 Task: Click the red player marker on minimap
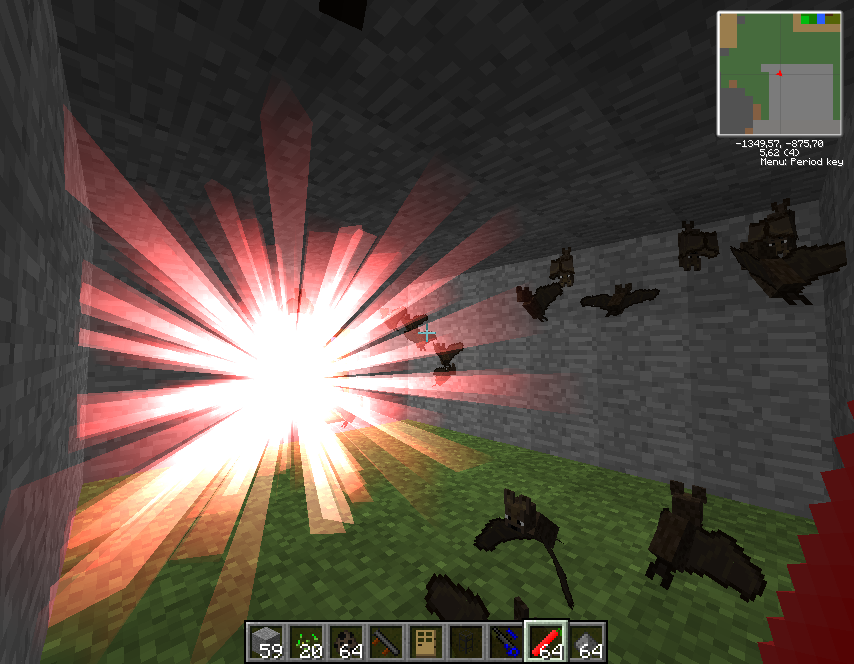[779, 73]
